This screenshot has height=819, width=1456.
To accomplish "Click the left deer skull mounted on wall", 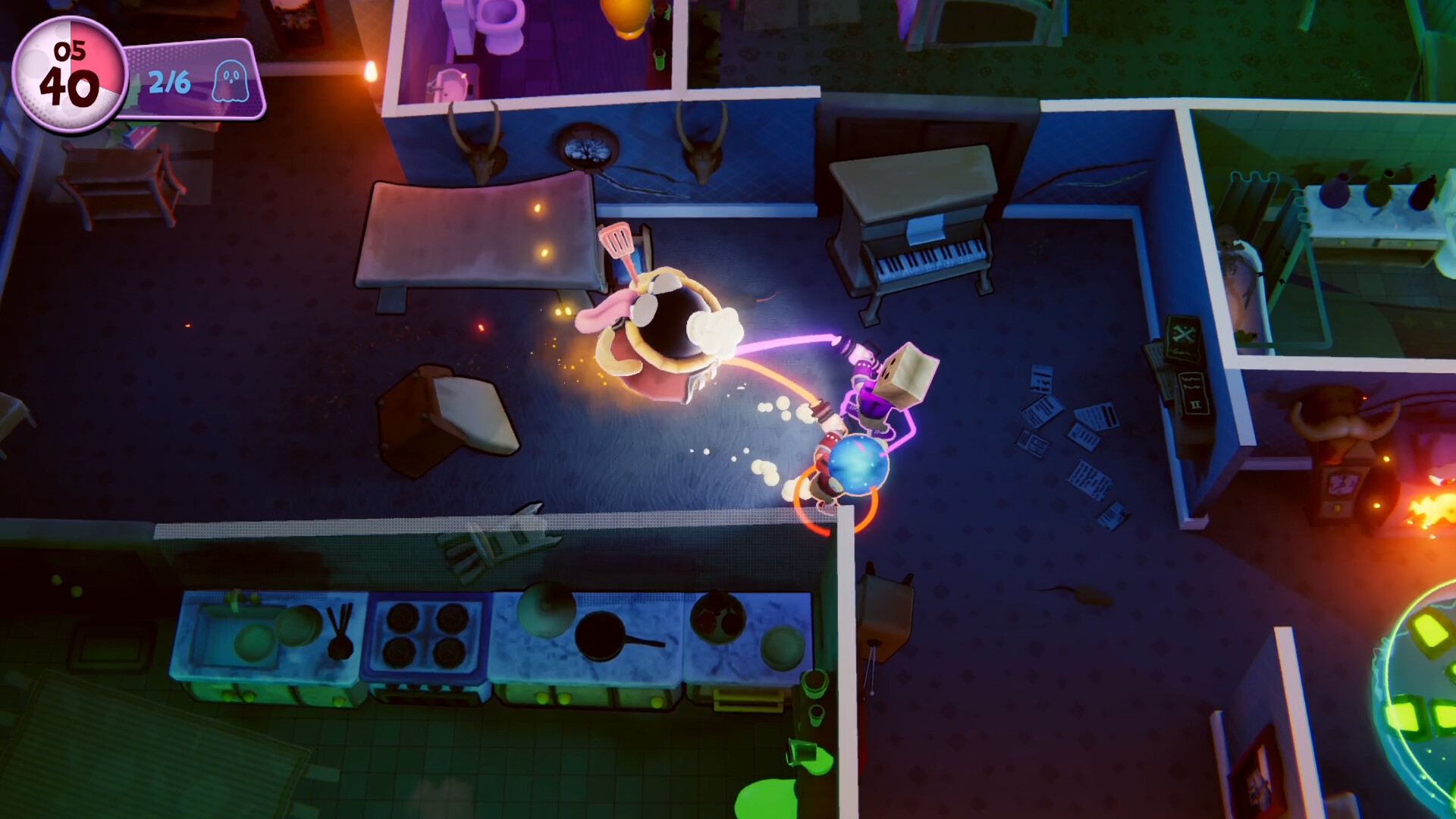I will coord(482,155).
